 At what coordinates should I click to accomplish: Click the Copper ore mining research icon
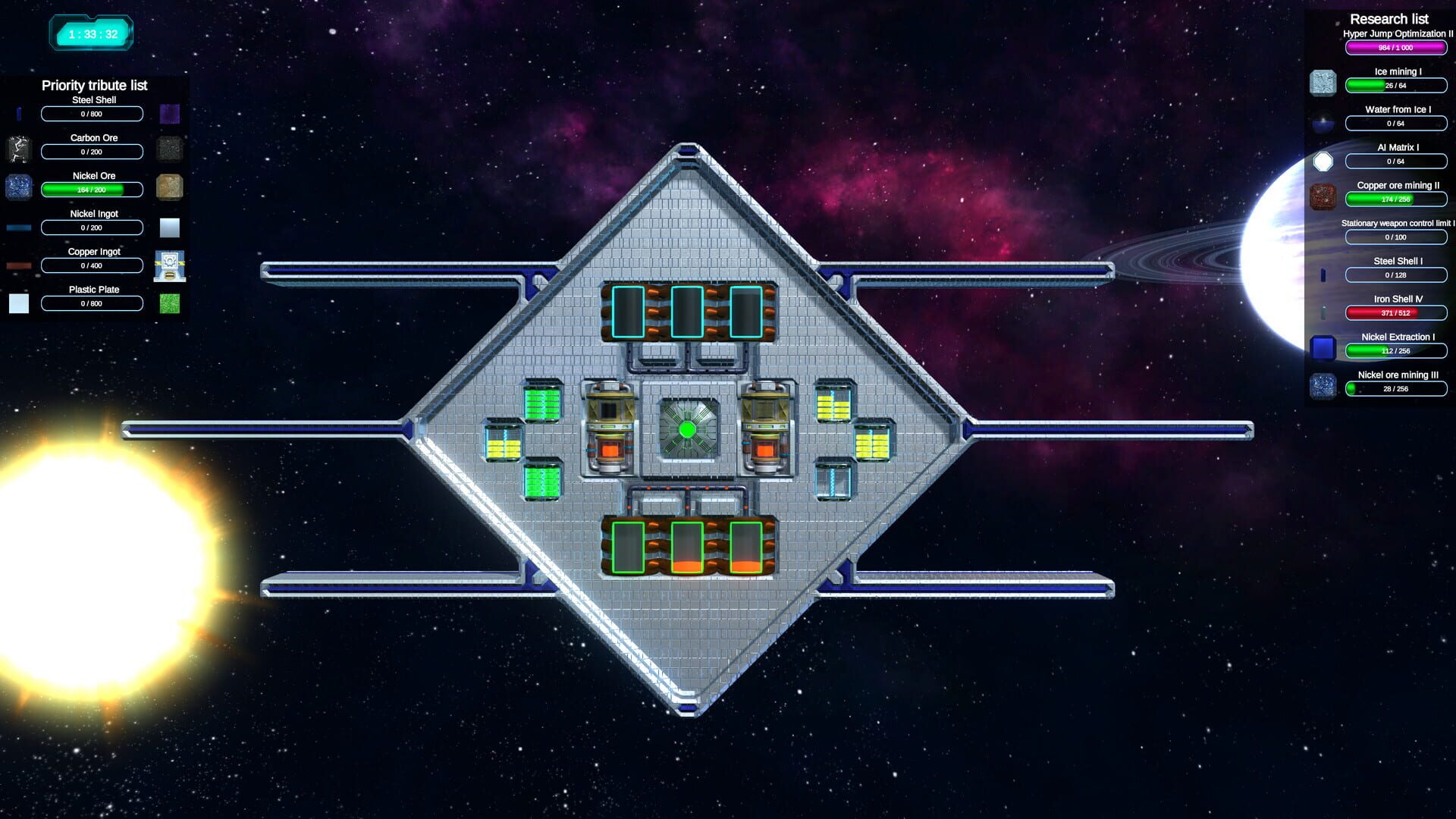[1323, 194]
